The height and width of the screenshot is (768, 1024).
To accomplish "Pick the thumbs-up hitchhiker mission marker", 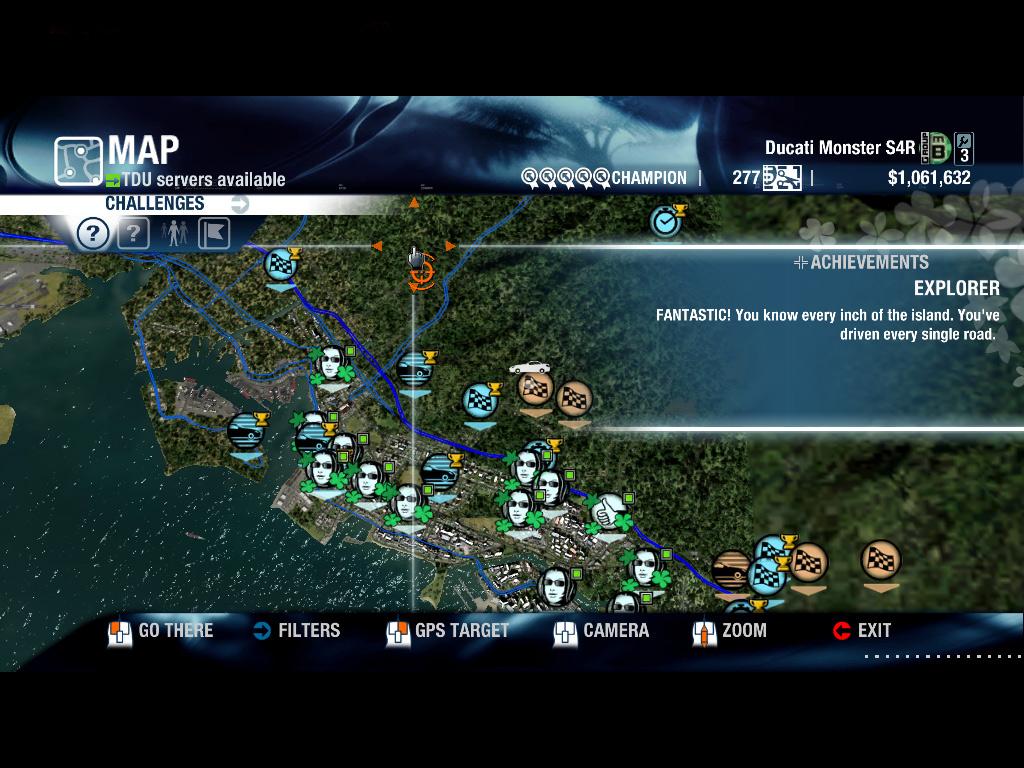I will point(607,514).
